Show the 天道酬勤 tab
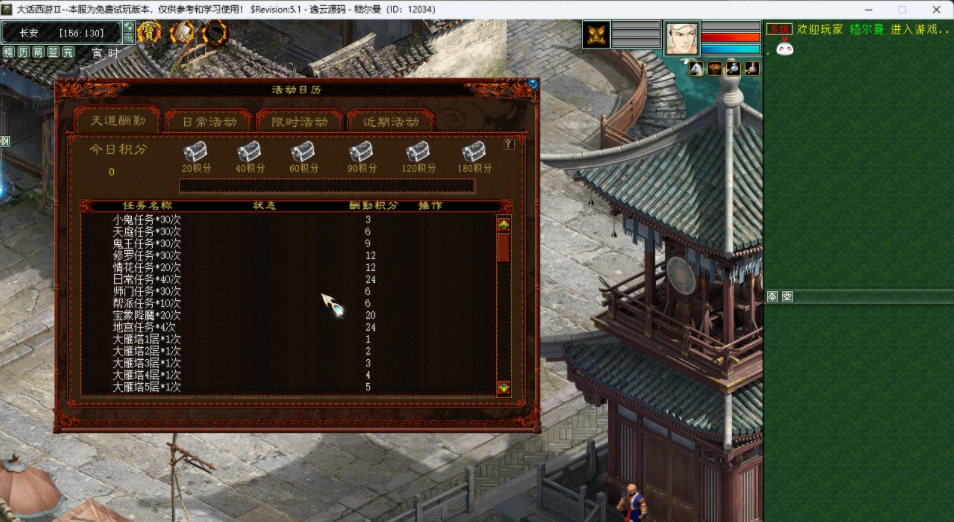The width and height of the screenshot is (954, 522). (118, 121)
